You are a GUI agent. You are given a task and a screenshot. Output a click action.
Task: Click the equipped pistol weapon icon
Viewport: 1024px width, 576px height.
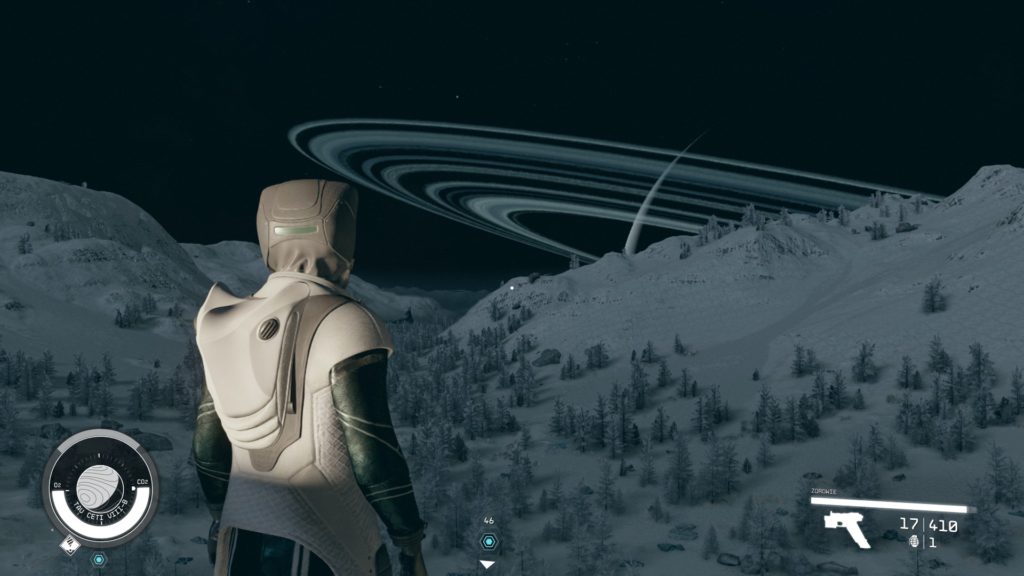(846, 527)
